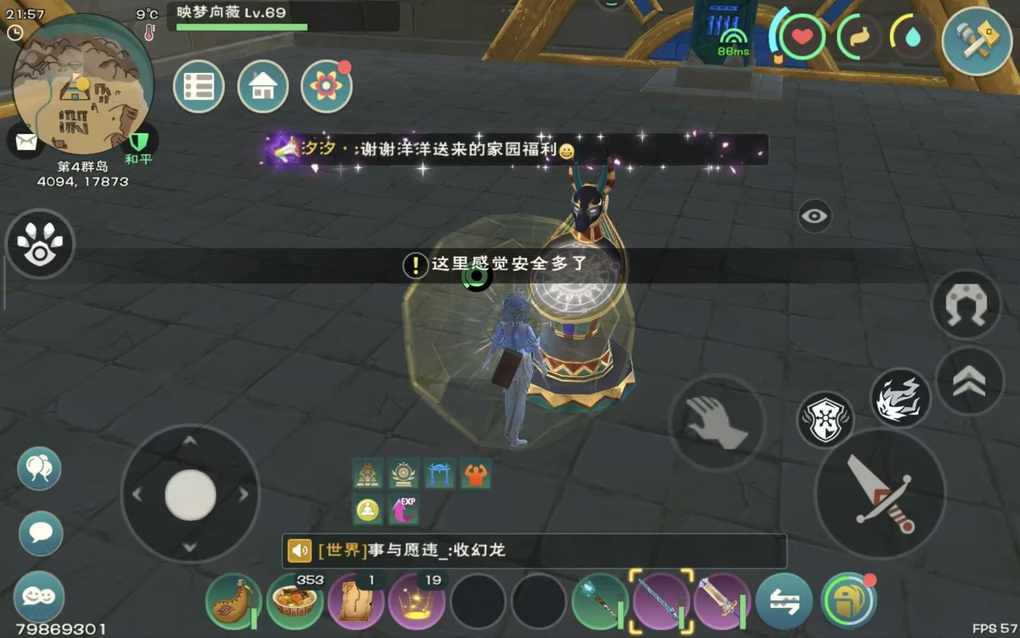Image resolution: width=1020 pixels, height=638 pixels.
Task: Open the flower icon with red dot
Action: click(x=326, y=87)
